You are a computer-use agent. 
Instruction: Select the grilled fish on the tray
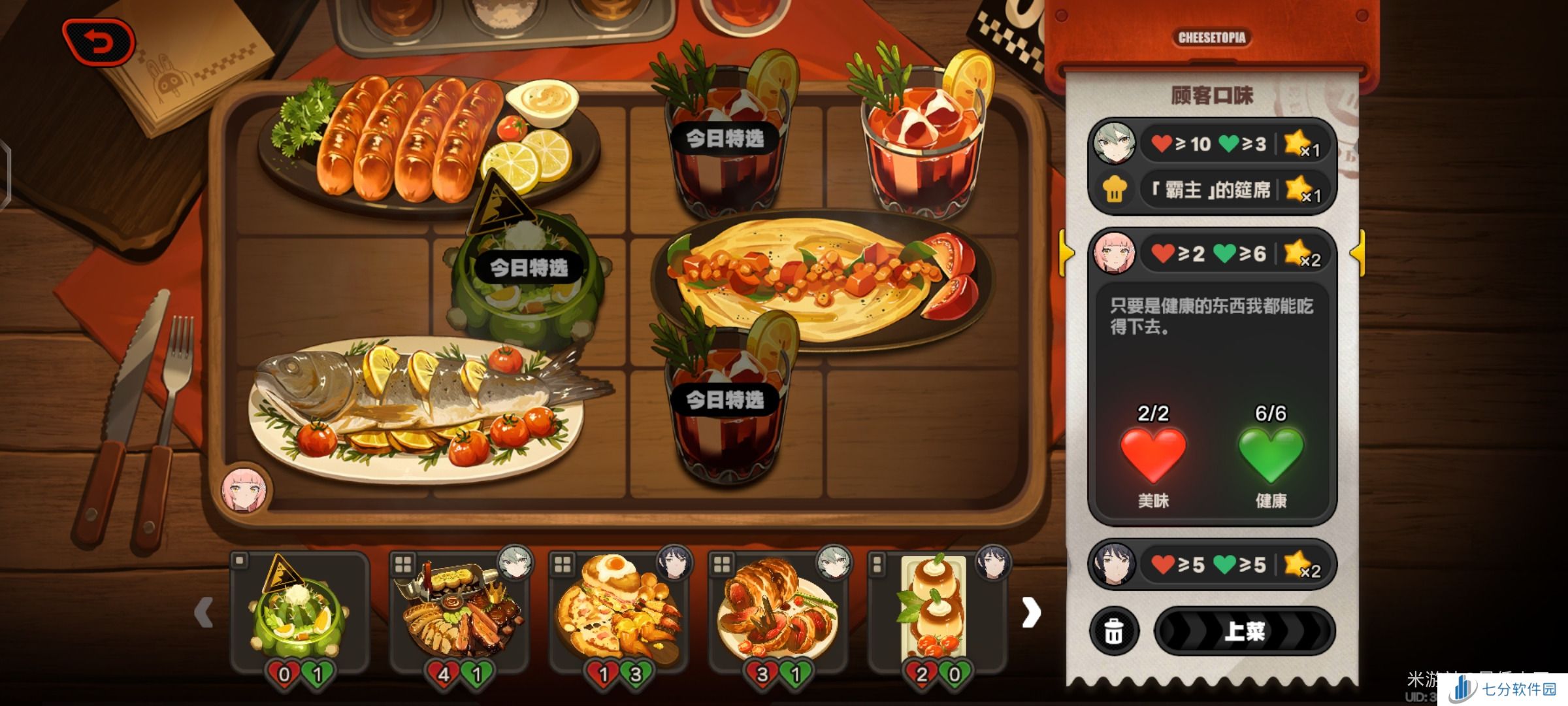(418, 405)
